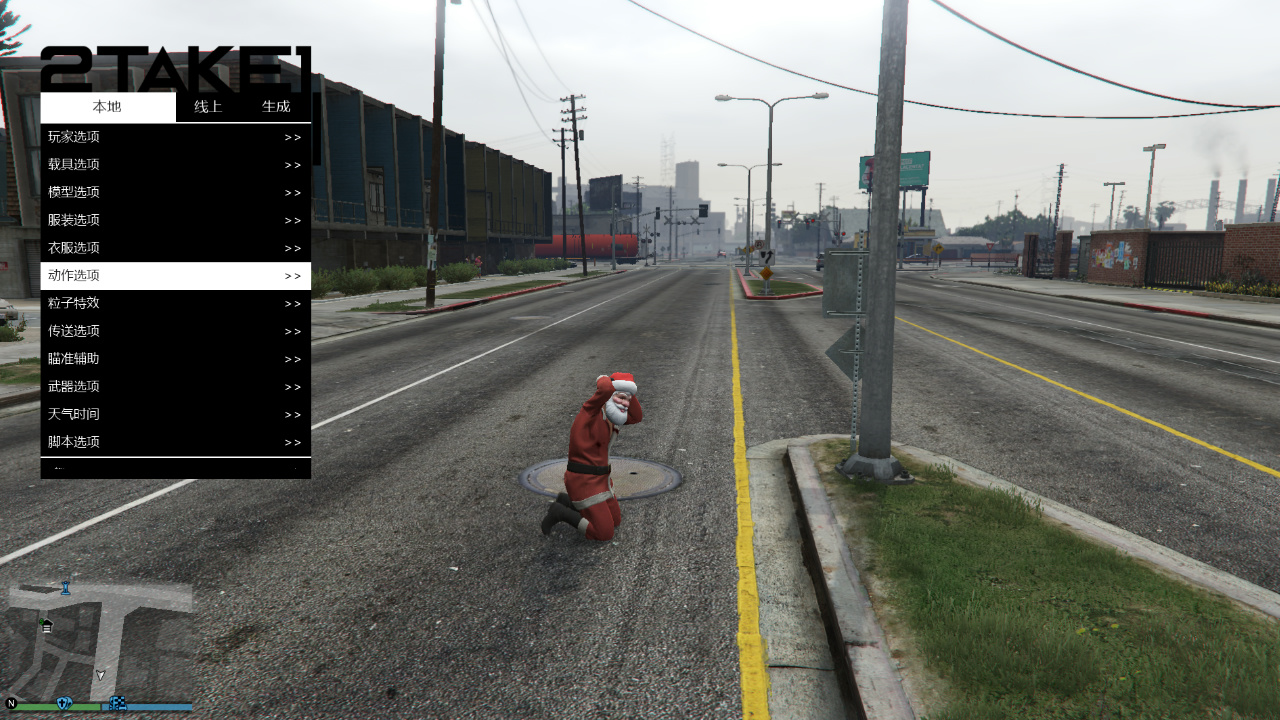Expand the 传送选项 submenu chevron
The image size is (1280, 720).
point(291,330)
